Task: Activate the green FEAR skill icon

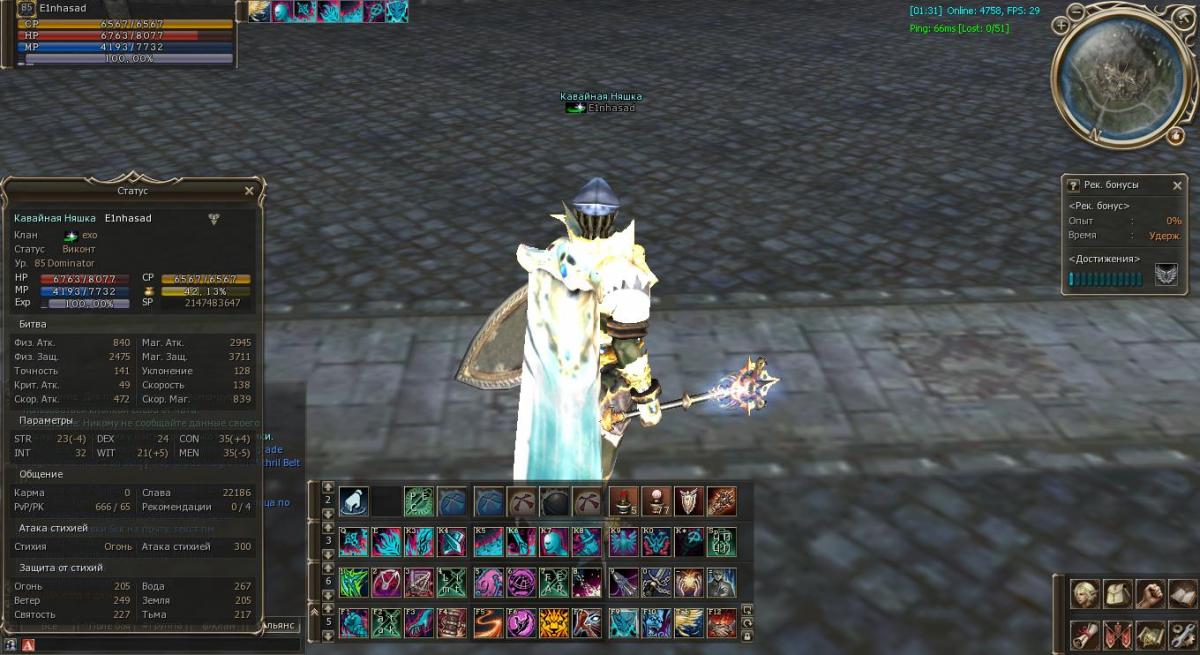Action: point(554,582)
